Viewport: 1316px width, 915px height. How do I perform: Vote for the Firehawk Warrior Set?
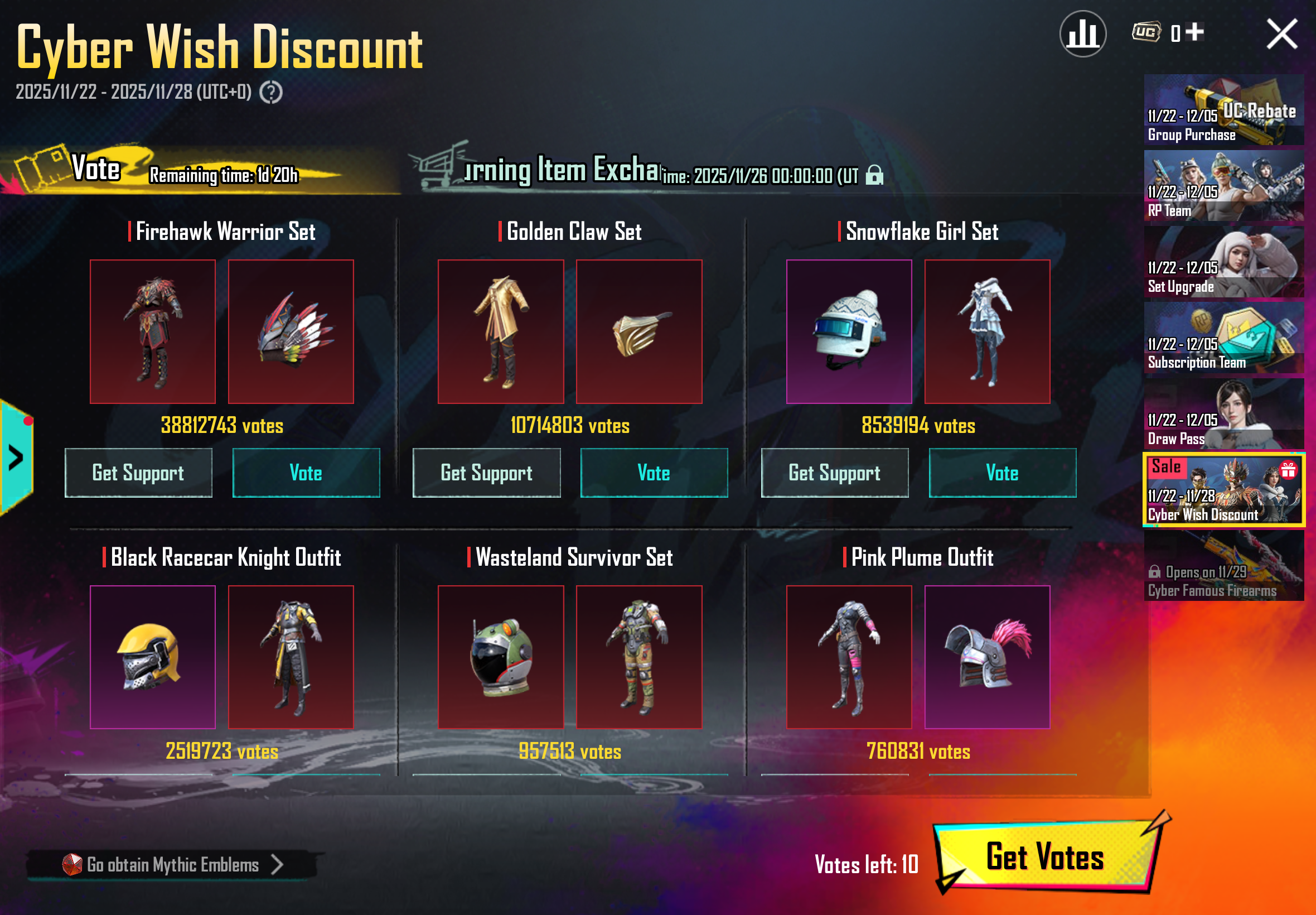click(306, 473)
